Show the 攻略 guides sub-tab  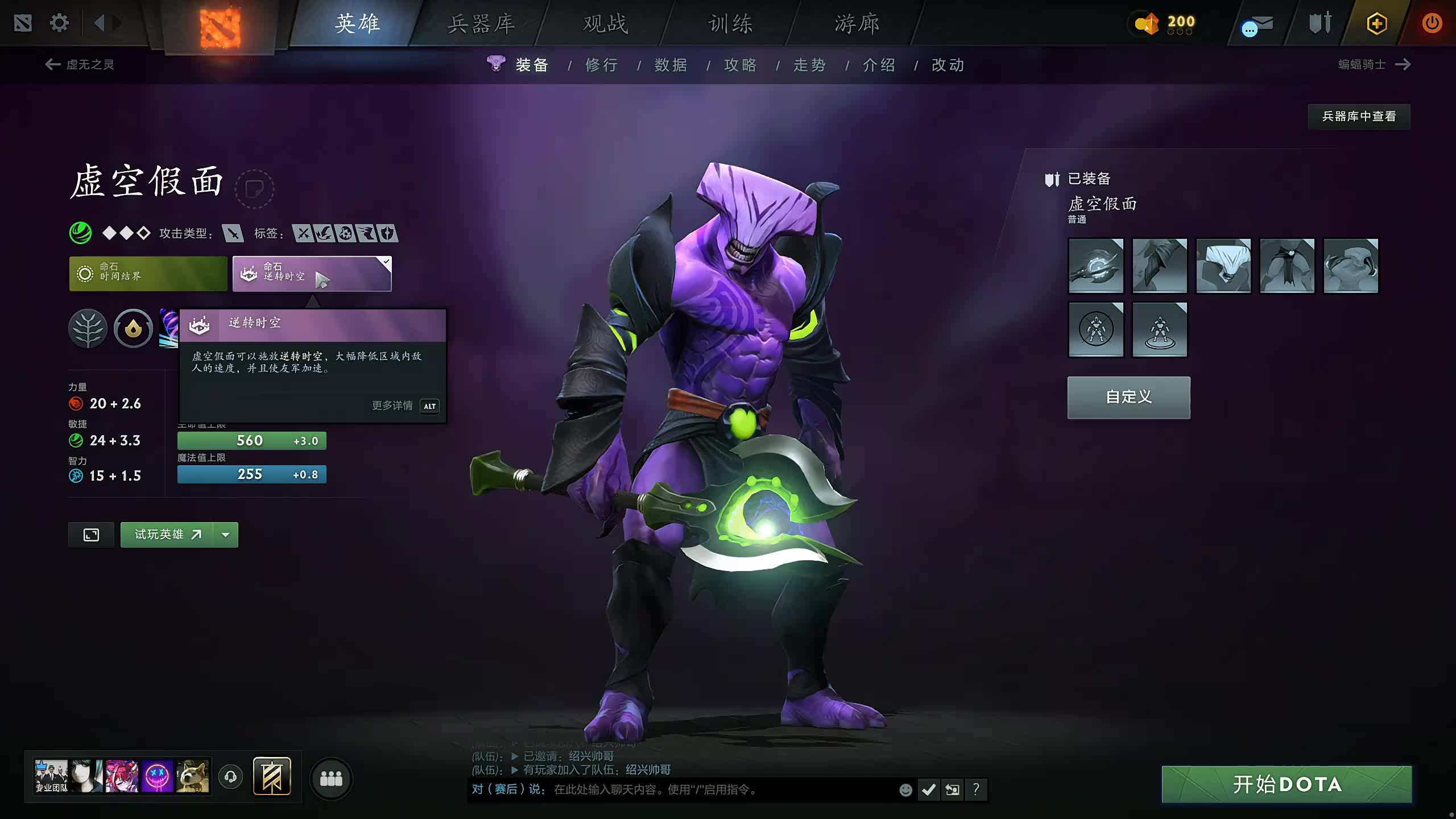pyautogui.click(x=740, y=65)
